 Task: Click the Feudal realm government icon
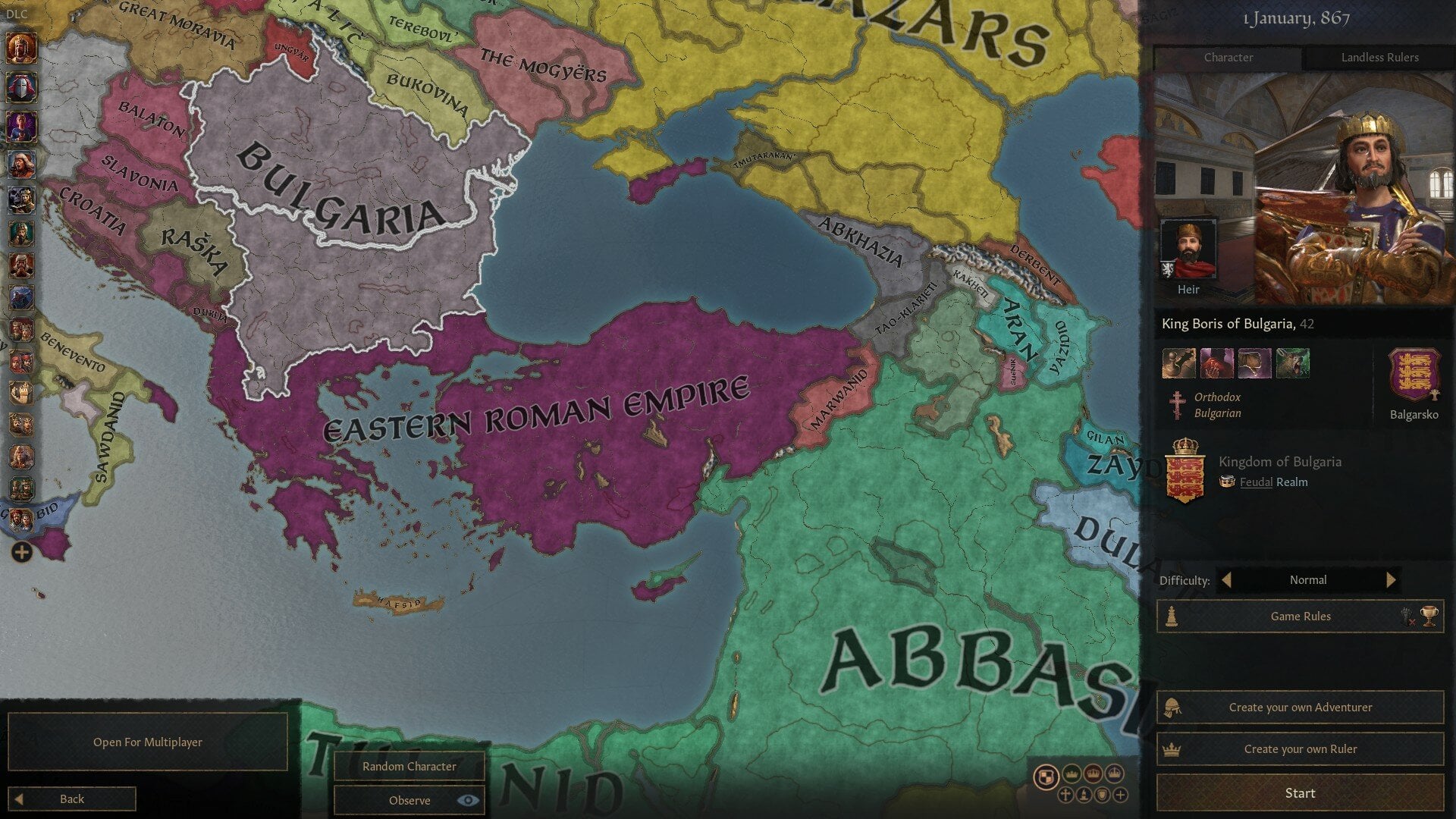pos(1227,482)
